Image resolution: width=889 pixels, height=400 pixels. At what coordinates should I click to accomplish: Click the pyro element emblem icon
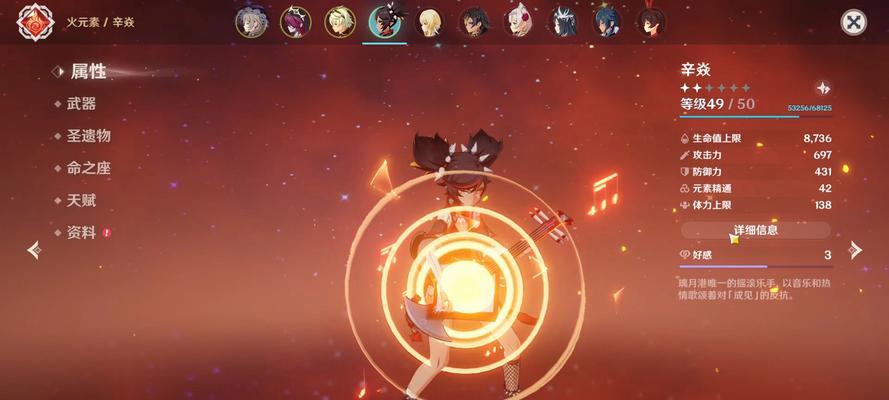pyautogui.click(x=35, y=23)
